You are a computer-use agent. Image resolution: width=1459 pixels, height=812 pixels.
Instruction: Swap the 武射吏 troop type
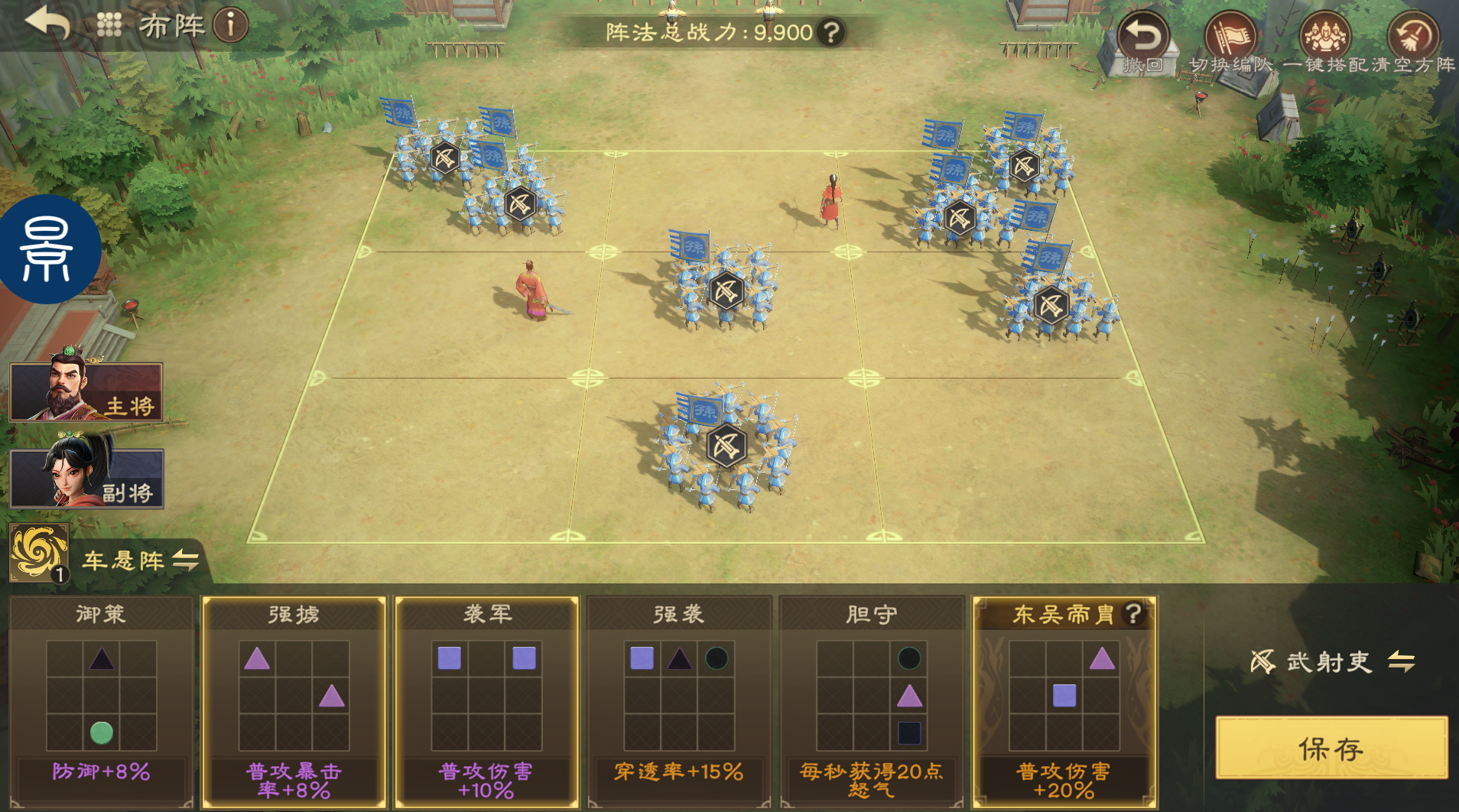[x=1401, y=661]
